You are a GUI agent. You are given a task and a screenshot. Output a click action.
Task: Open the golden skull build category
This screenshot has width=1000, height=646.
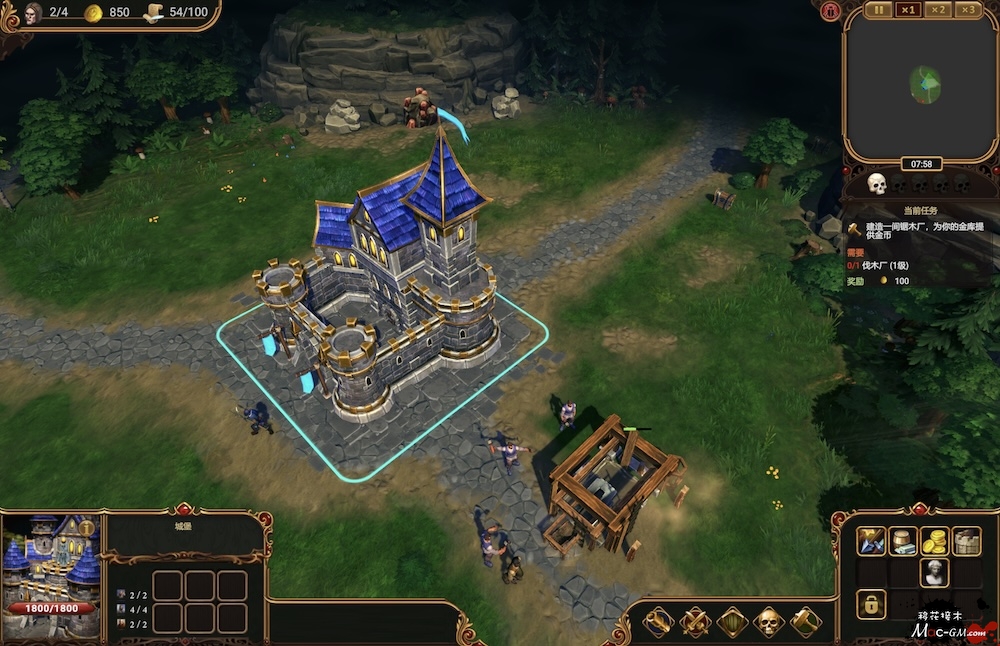click(x=769, y=621)
